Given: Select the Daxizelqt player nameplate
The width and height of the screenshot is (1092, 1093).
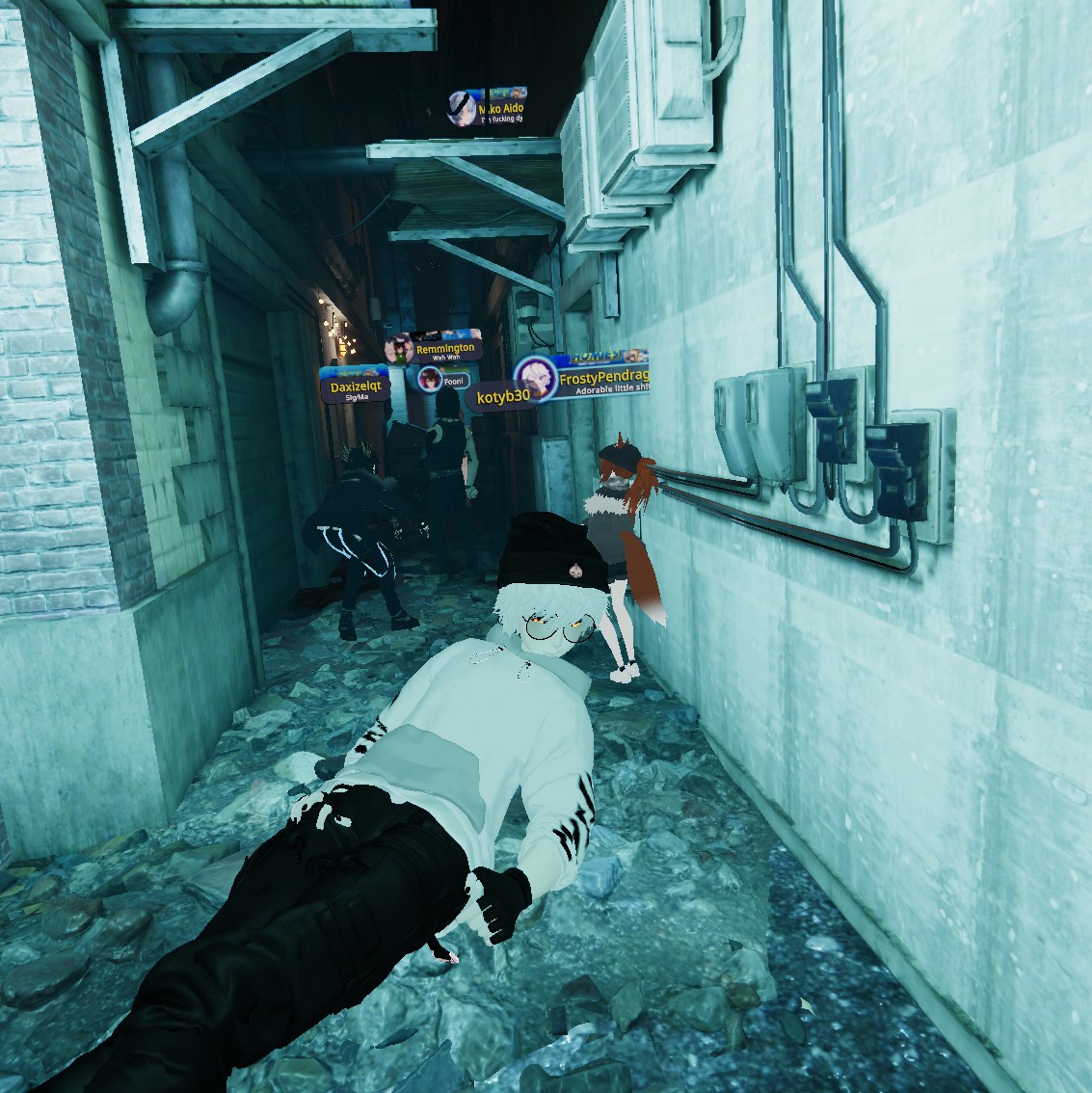Looking at the screenshot, I should pyautogui.click(x=356, y=388).
